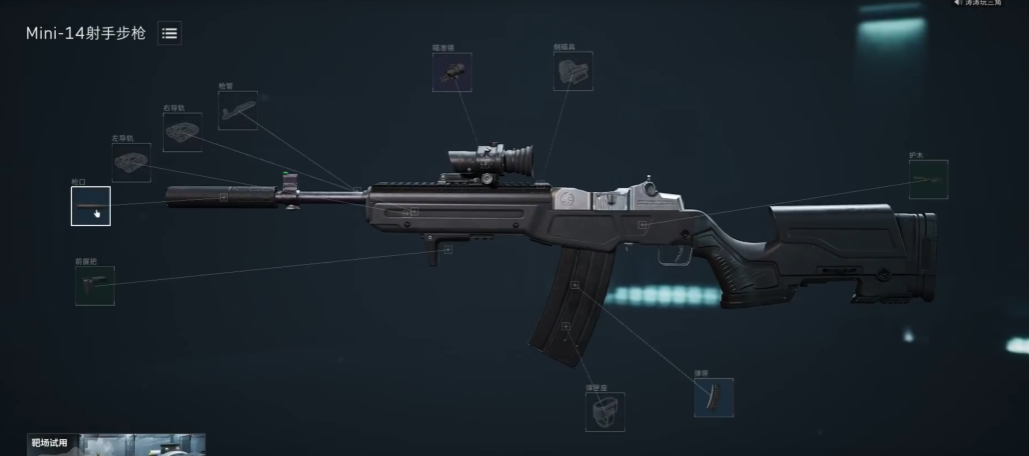The width and height of the screenshot is (1029, 456).
Task: Open the firing range trial (靶场试用) thumbnail
Action: coord(117,444)
